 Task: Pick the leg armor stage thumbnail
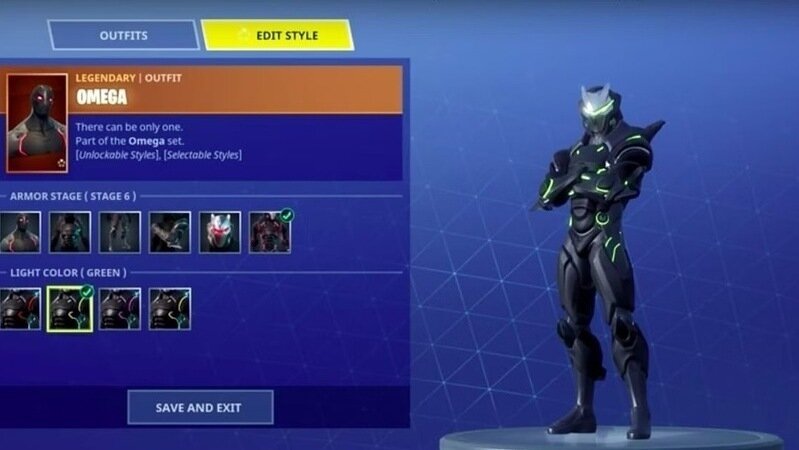120,232
